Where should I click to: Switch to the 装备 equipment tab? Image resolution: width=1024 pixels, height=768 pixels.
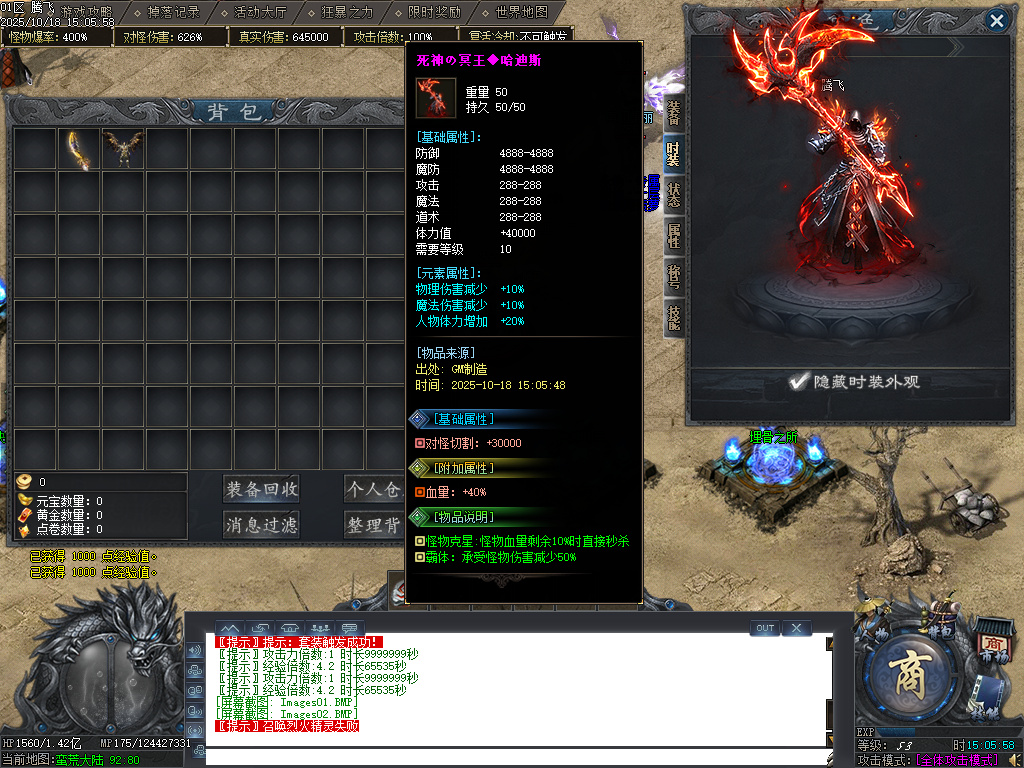coord(674,114)
